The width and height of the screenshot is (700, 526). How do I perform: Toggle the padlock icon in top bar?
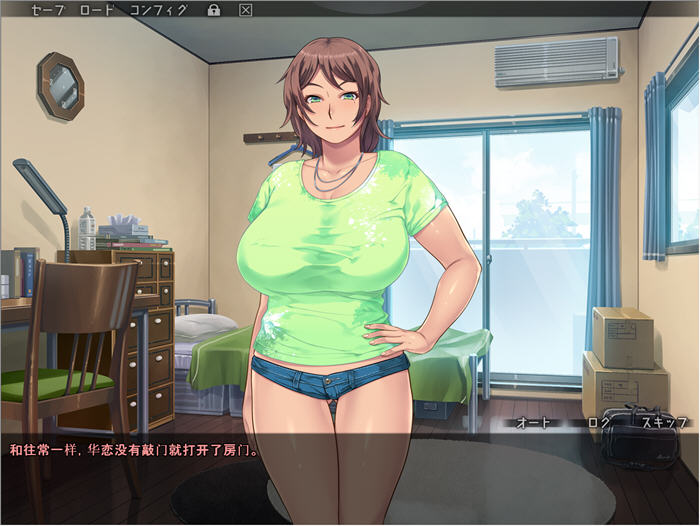(x=213, y=10)
